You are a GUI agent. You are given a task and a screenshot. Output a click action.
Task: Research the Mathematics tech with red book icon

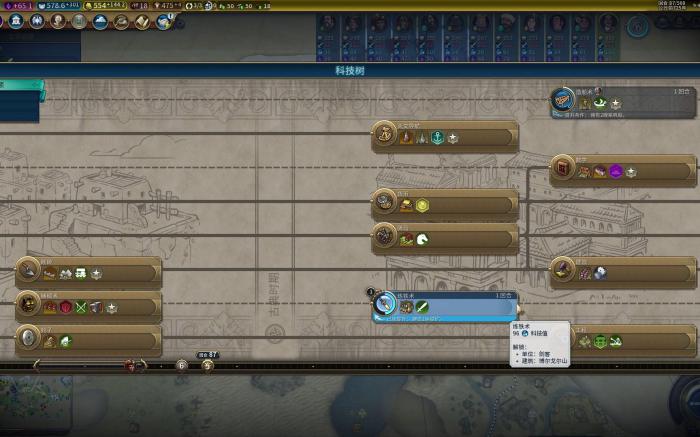(622, 170)
